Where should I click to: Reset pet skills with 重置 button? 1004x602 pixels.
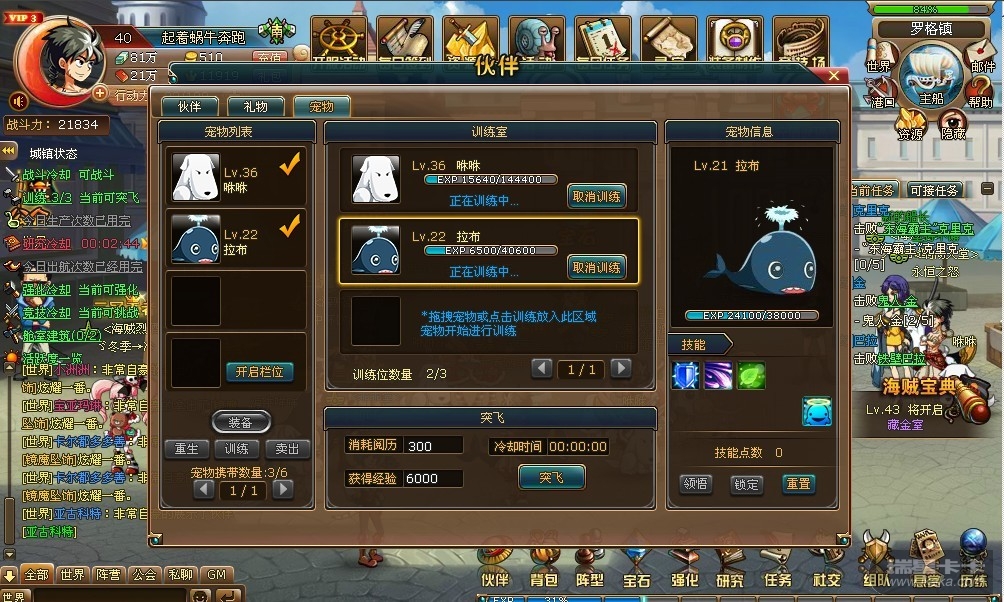797,484
